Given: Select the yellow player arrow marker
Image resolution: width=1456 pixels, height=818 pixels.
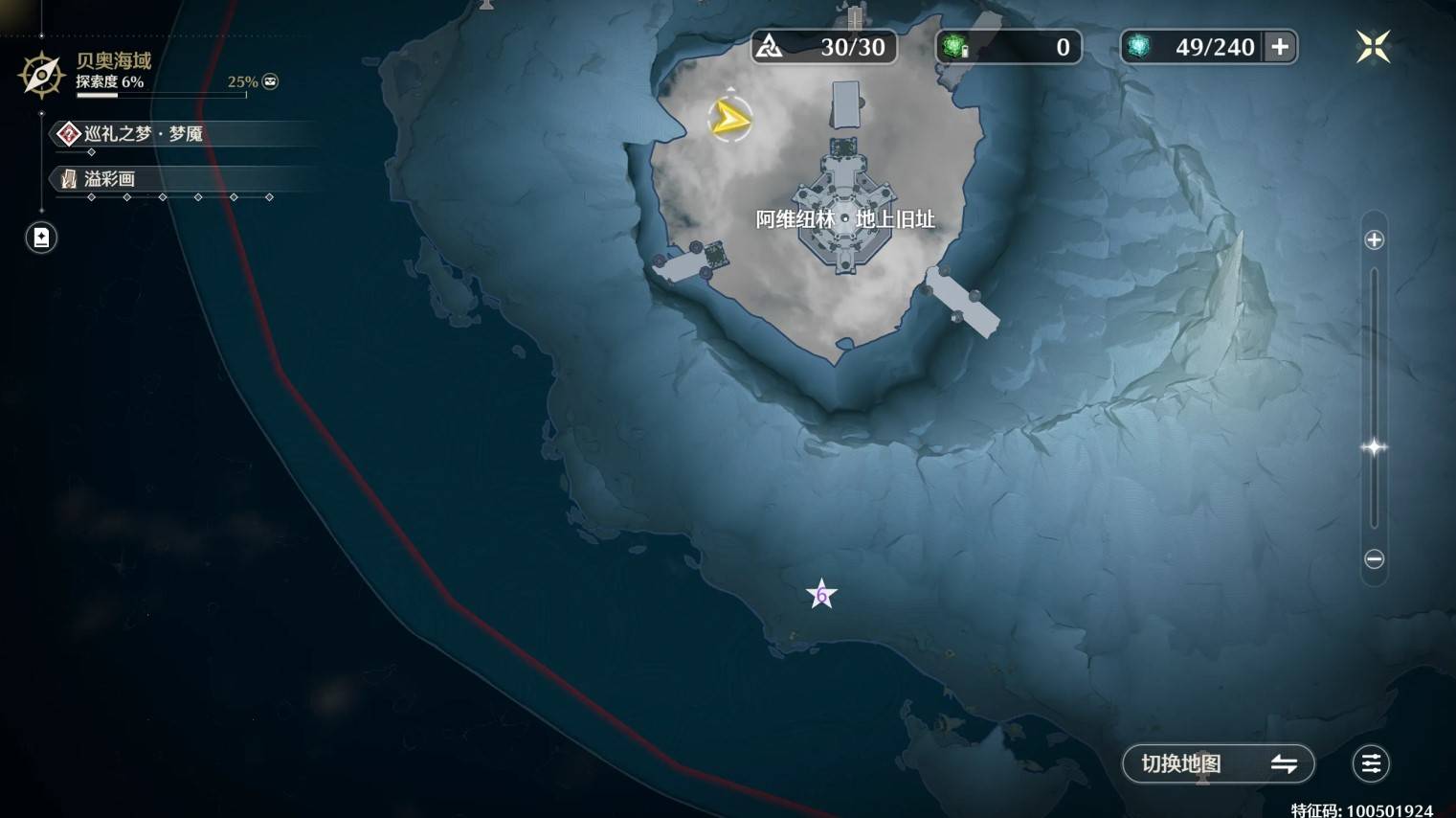Looking at the screenshot, I should pos(730,120).
